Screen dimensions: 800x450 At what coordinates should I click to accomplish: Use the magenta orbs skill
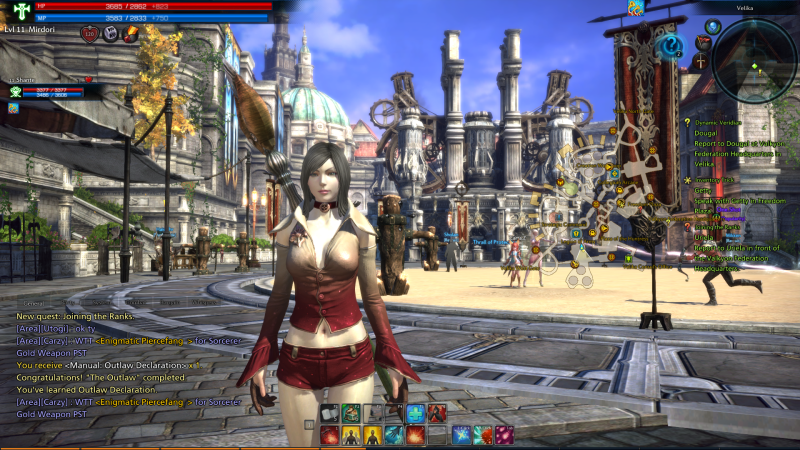[504, 435]
